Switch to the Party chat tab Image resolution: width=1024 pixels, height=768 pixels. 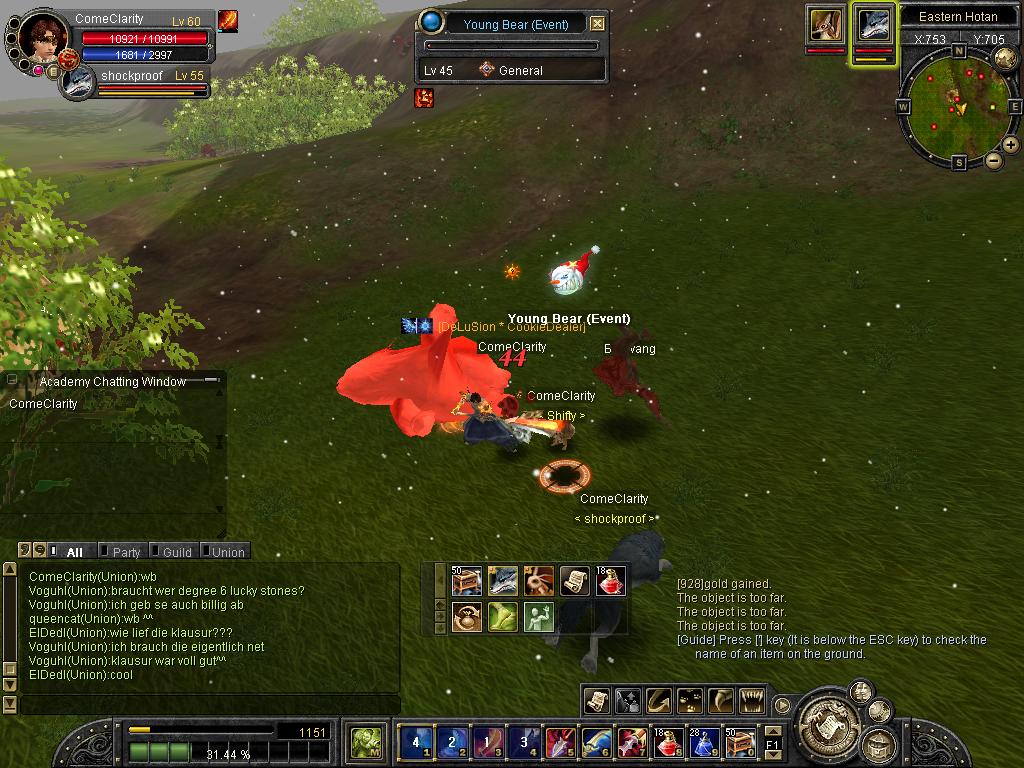tap(126, 552)
